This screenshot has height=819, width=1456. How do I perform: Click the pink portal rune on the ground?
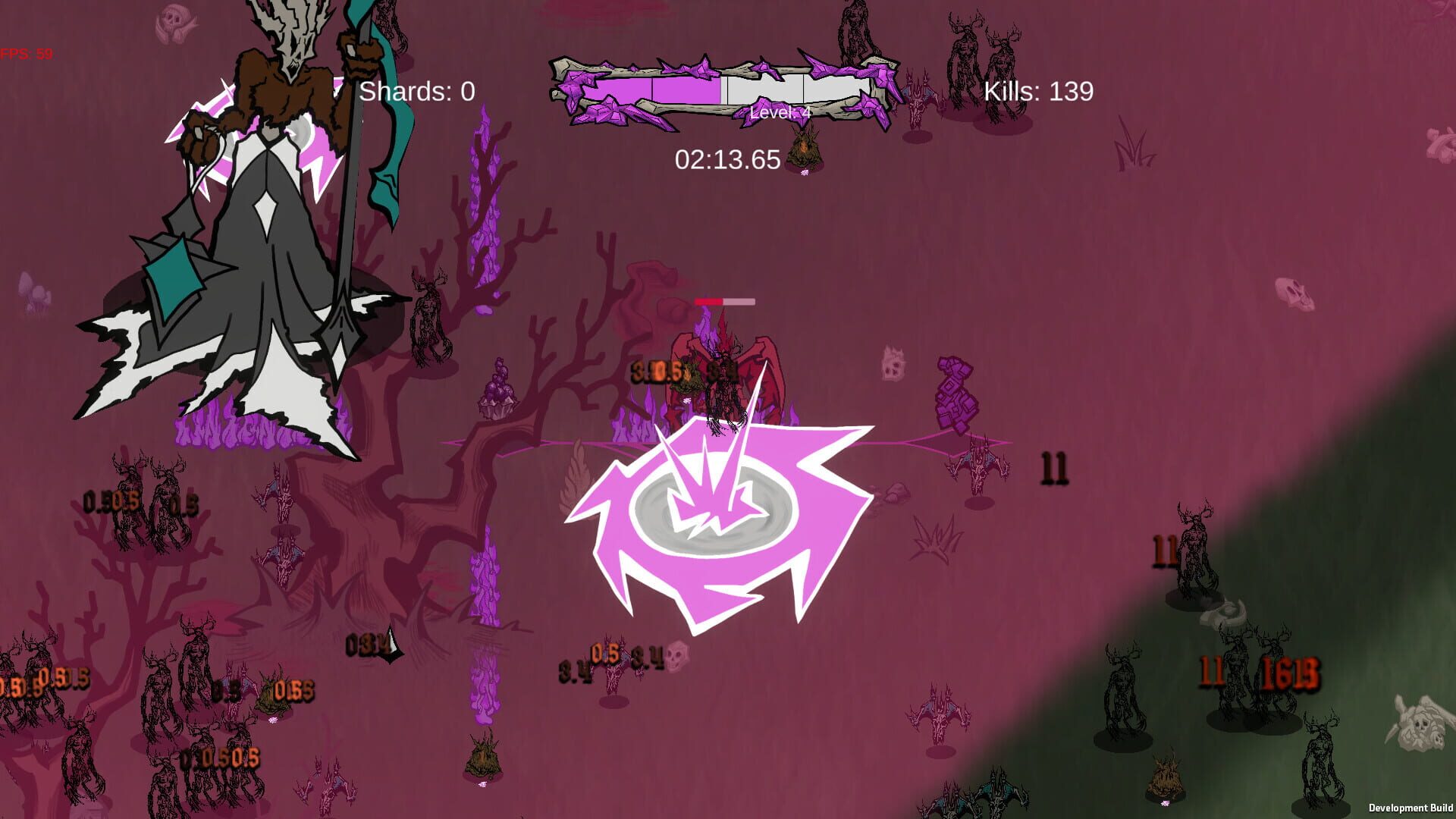click(x=717, y=523)
